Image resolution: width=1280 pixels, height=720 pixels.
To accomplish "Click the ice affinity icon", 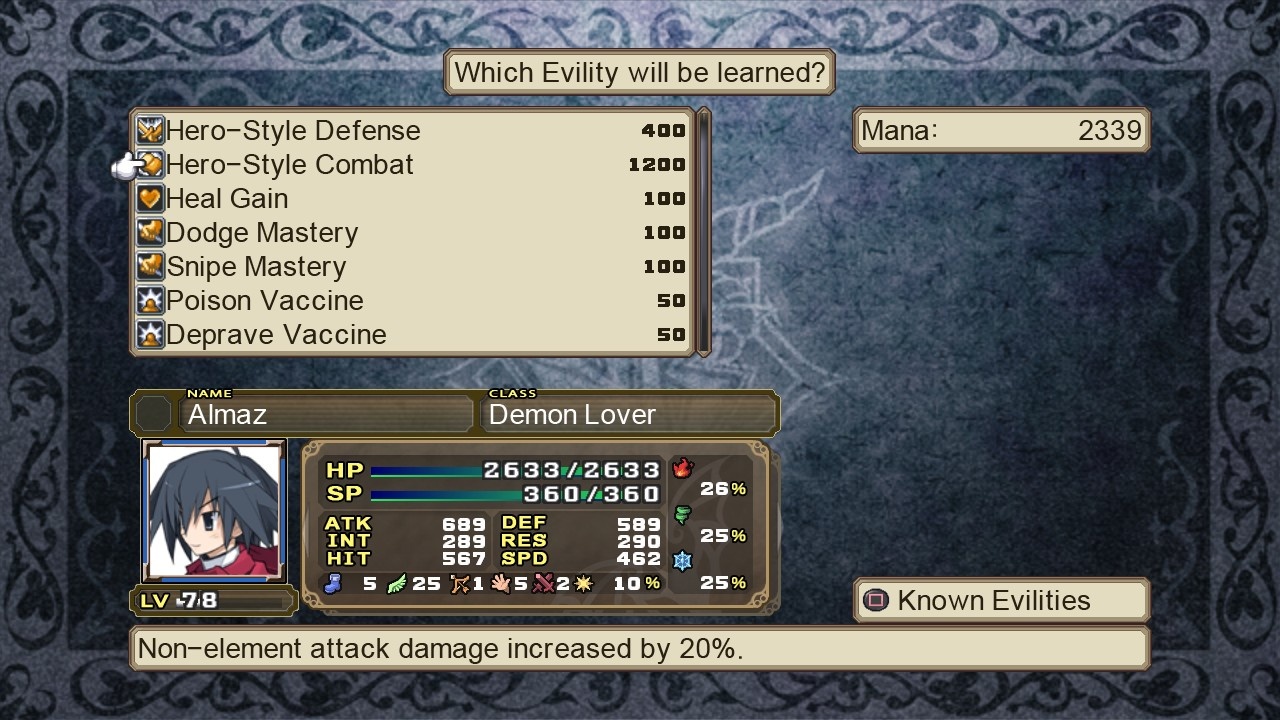I will coord(683,561).
